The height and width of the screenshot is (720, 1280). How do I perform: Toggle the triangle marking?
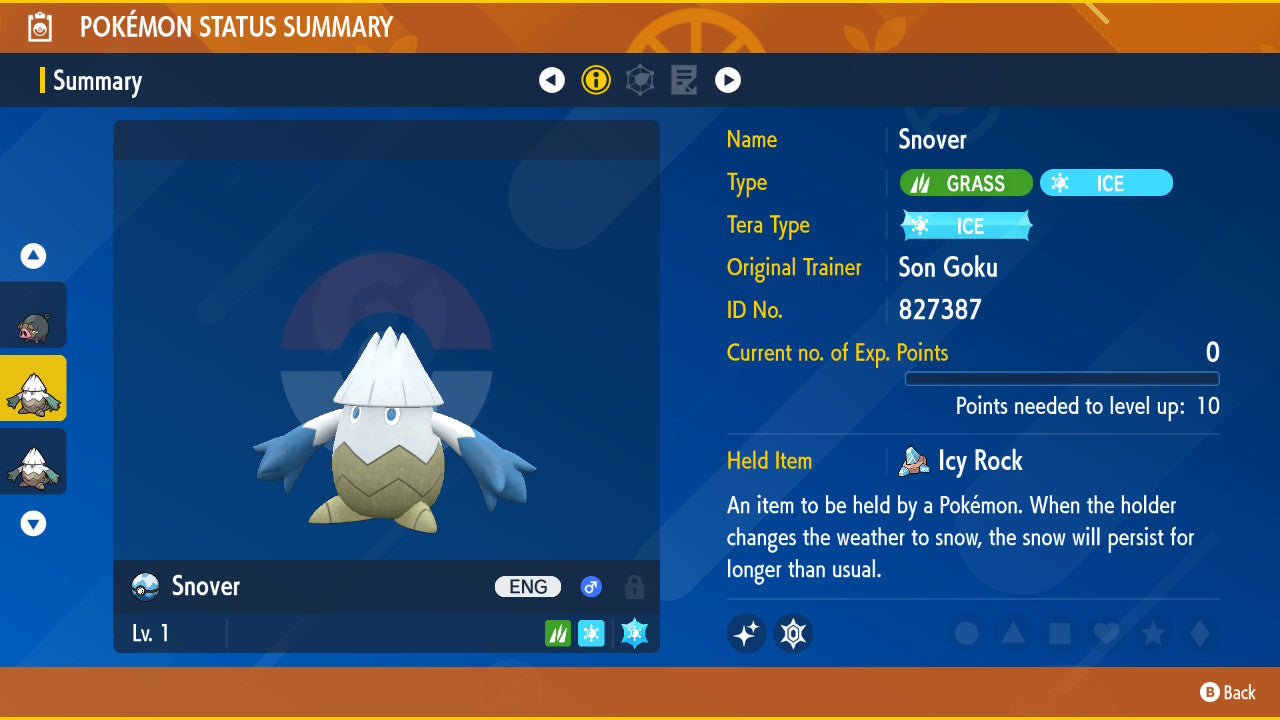1013,633
